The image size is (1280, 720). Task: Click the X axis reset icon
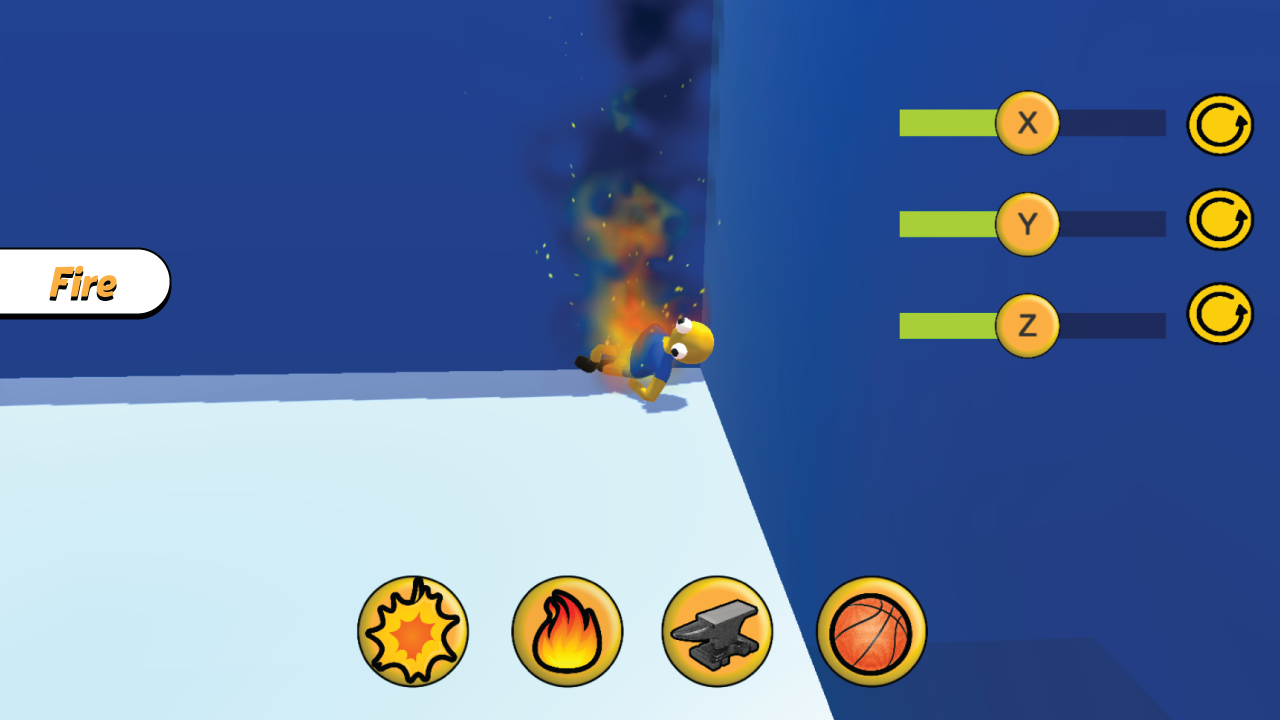point(1219,123)
